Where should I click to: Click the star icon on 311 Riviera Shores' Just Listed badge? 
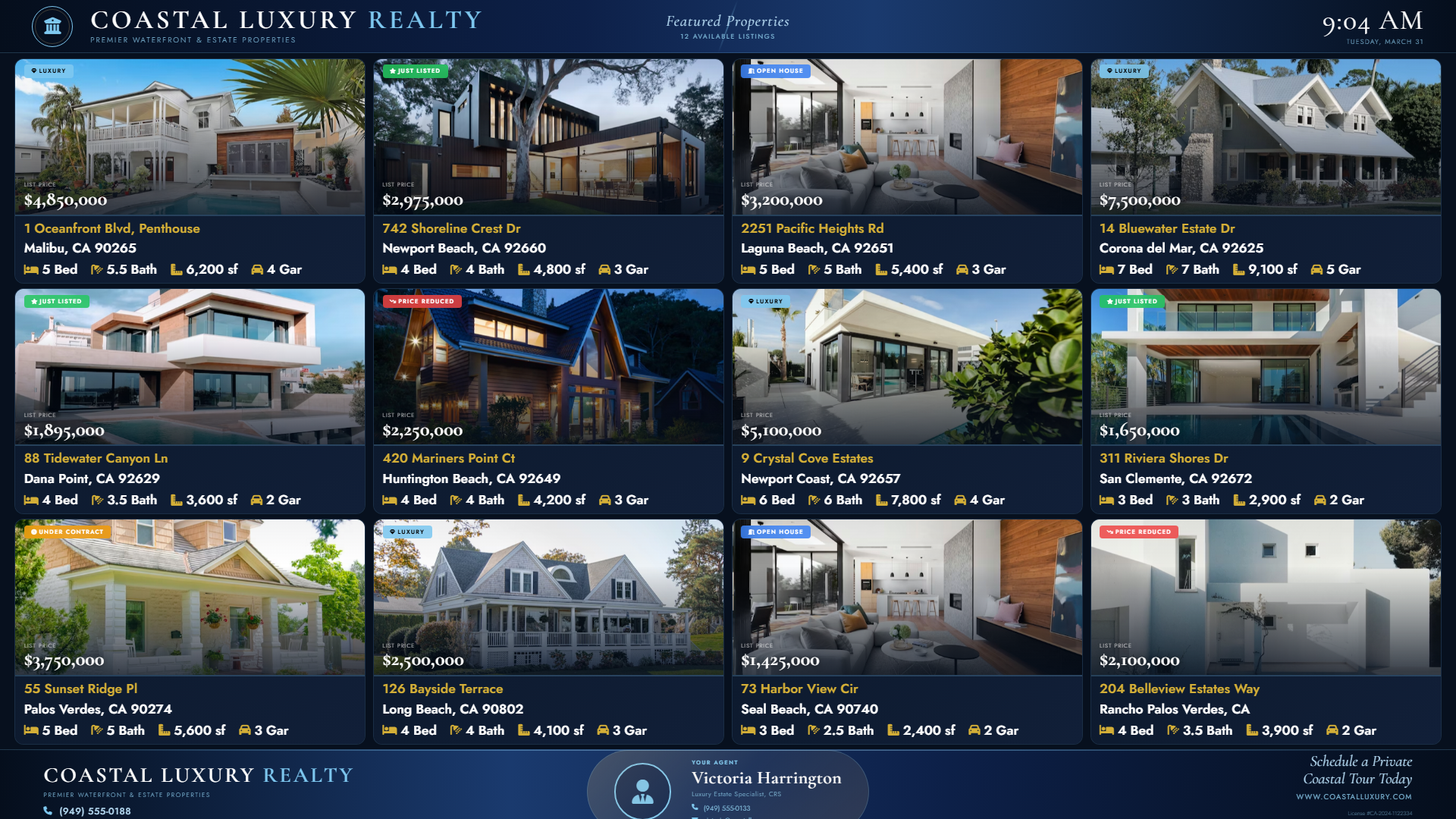(x=1109, y=300)
